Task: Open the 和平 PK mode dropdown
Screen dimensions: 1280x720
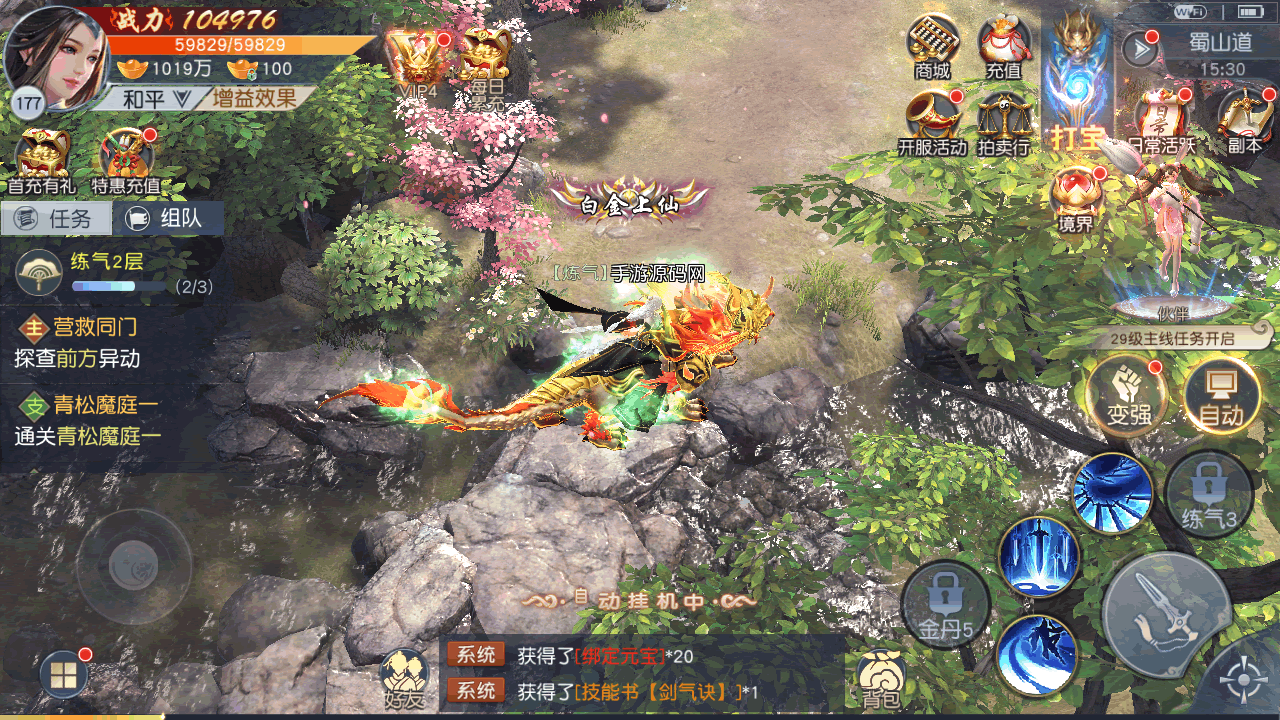Action: [x=156, y=98]
